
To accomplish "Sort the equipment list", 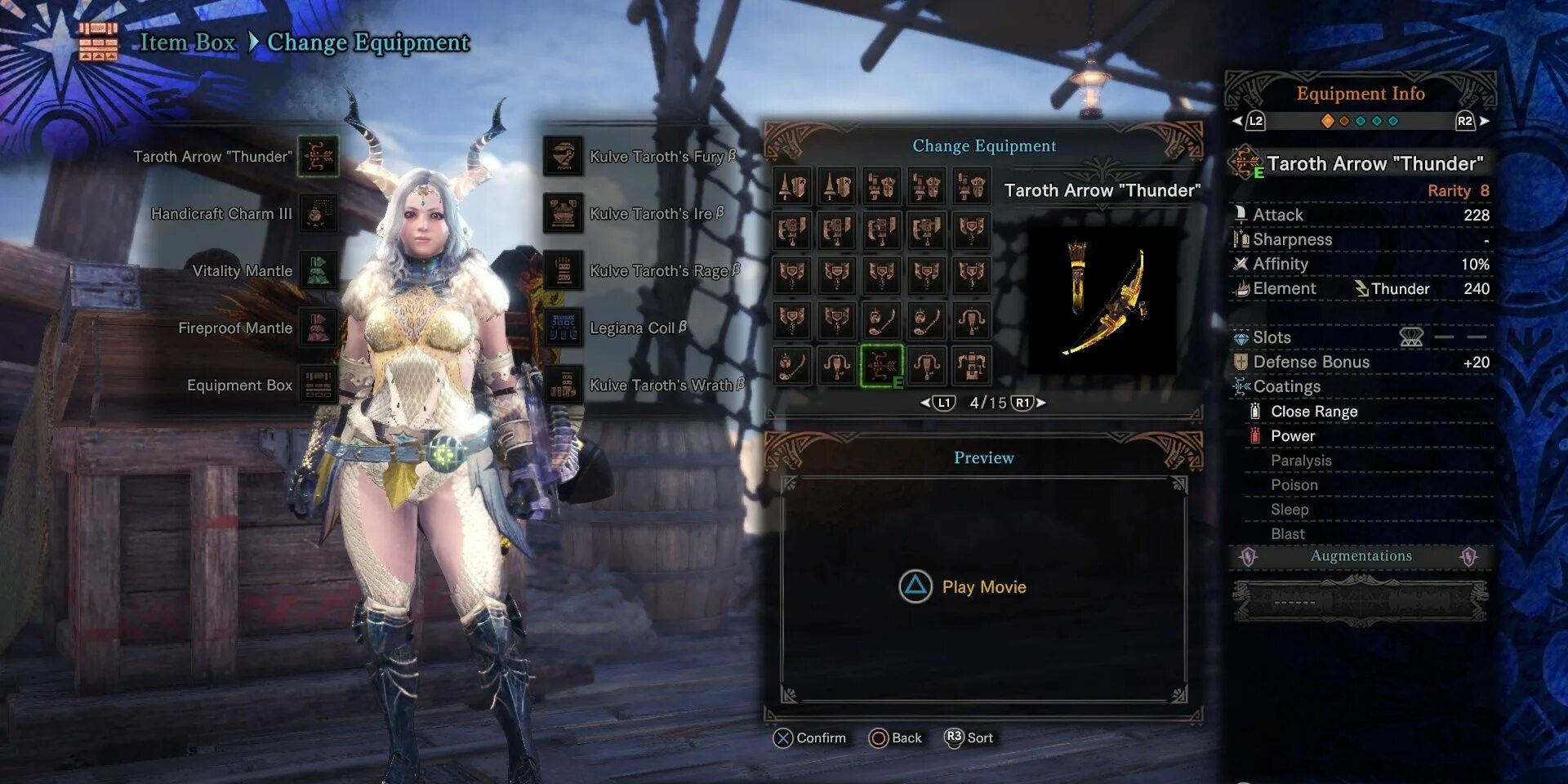I will pos(969,737).
